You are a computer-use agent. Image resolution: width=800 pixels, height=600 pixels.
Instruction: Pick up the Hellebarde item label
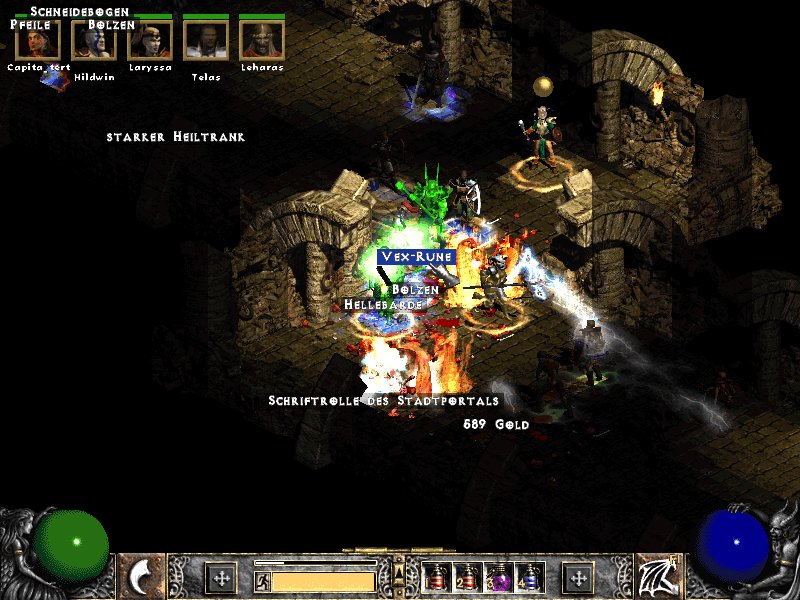pyautogui.click(x=376, y=304)
